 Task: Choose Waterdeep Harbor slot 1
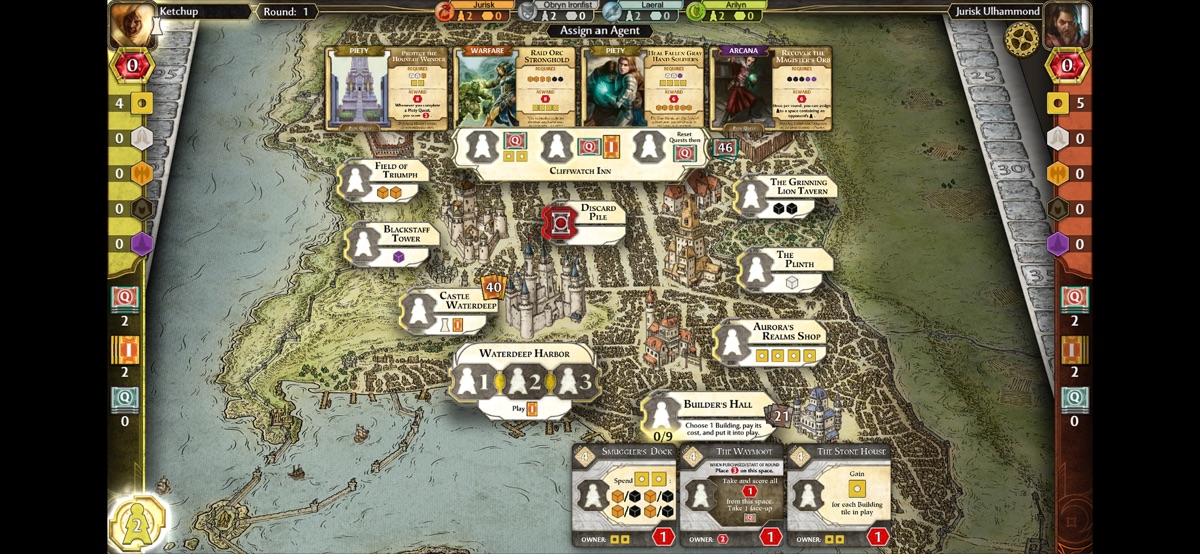[468, 380]
